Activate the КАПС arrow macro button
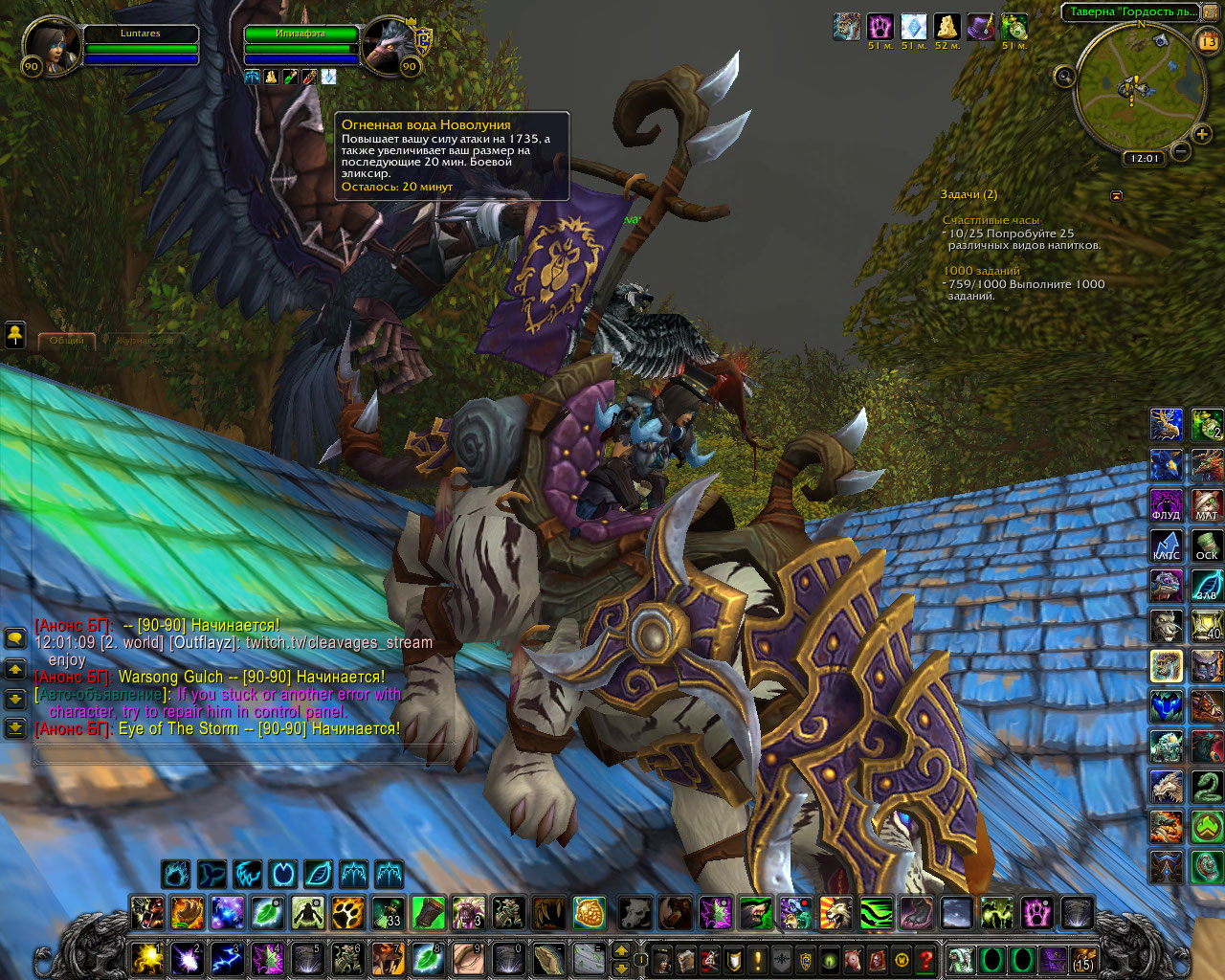The image size is (1225, 980). pos(1166,545)
